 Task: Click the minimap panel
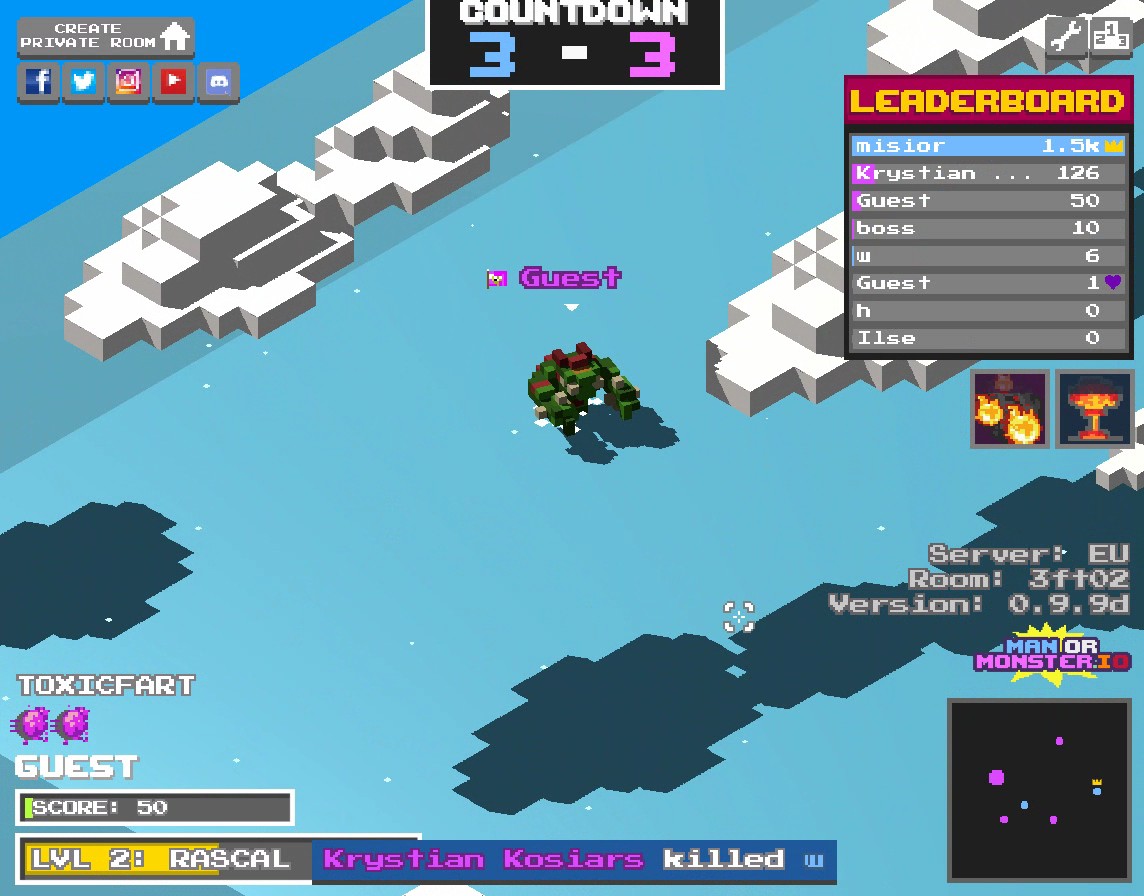click(1039, 790)
